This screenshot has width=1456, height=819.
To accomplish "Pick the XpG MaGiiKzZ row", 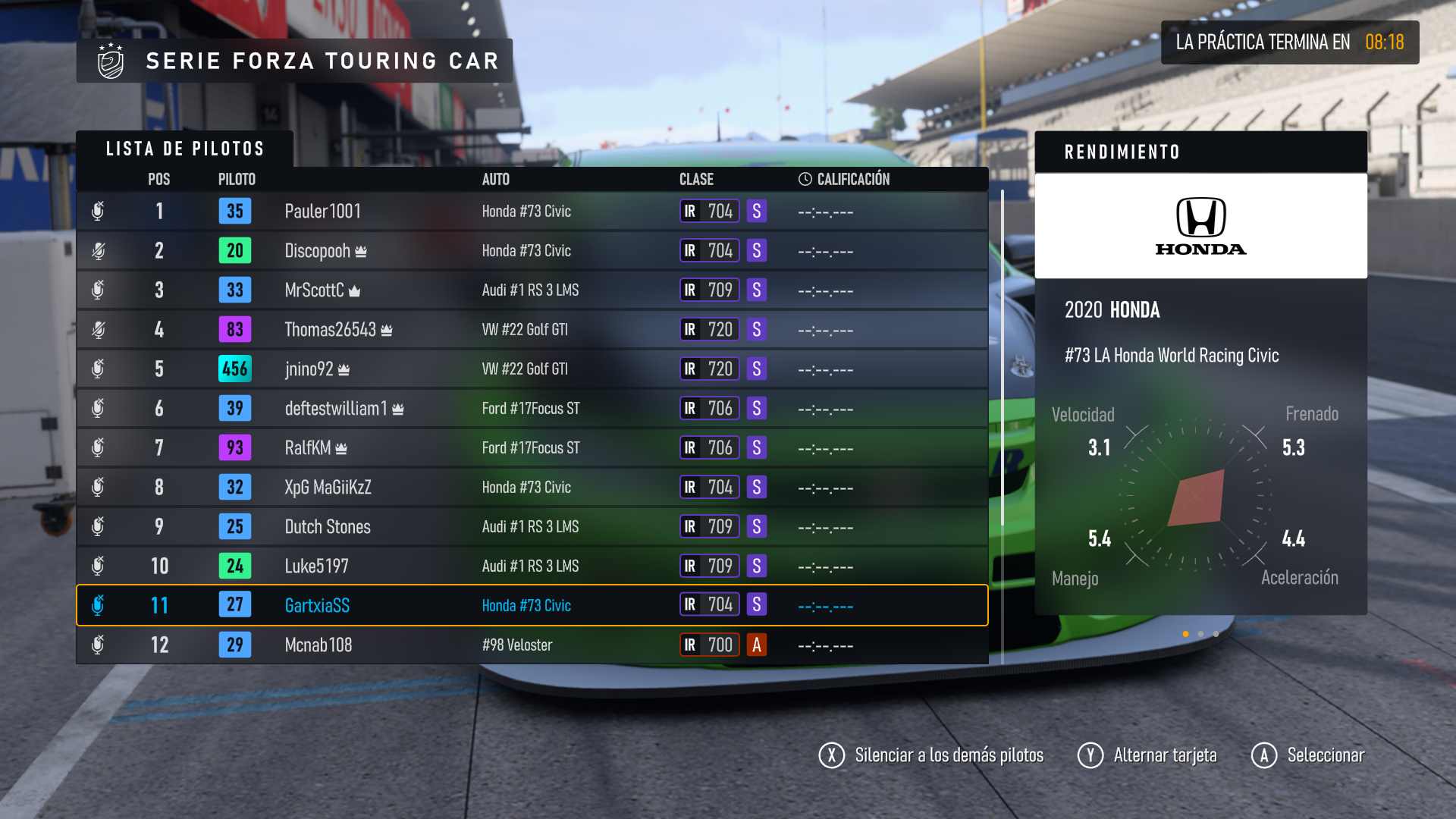I will coord(531,487).
